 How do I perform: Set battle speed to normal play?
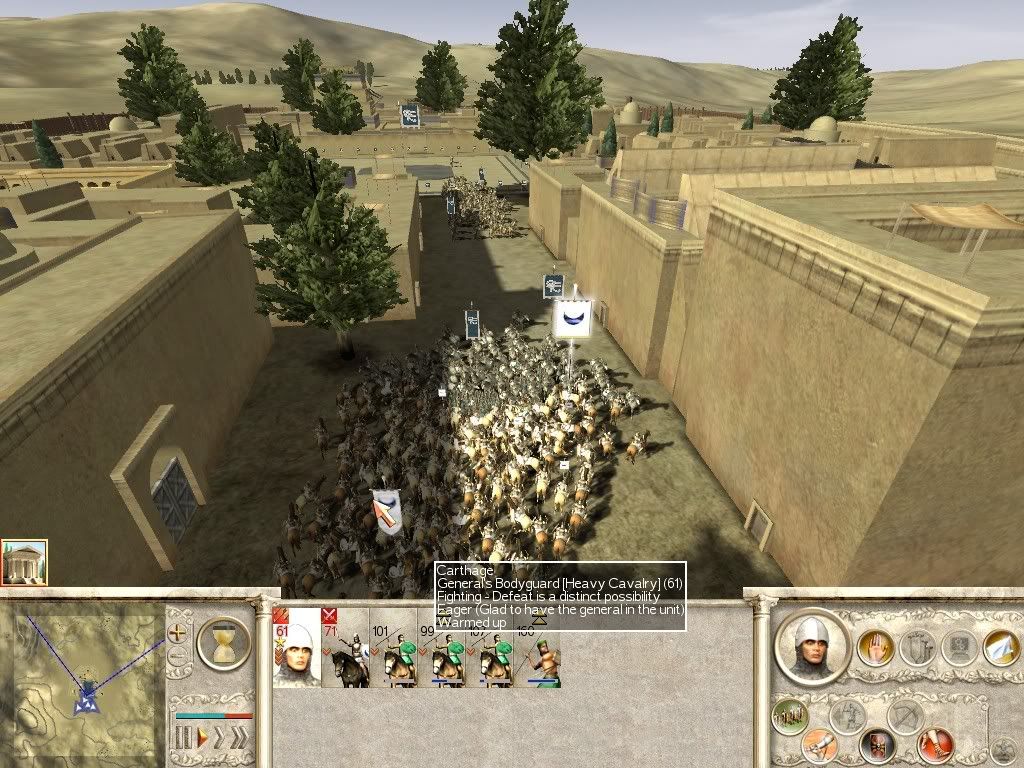[201, 738]
